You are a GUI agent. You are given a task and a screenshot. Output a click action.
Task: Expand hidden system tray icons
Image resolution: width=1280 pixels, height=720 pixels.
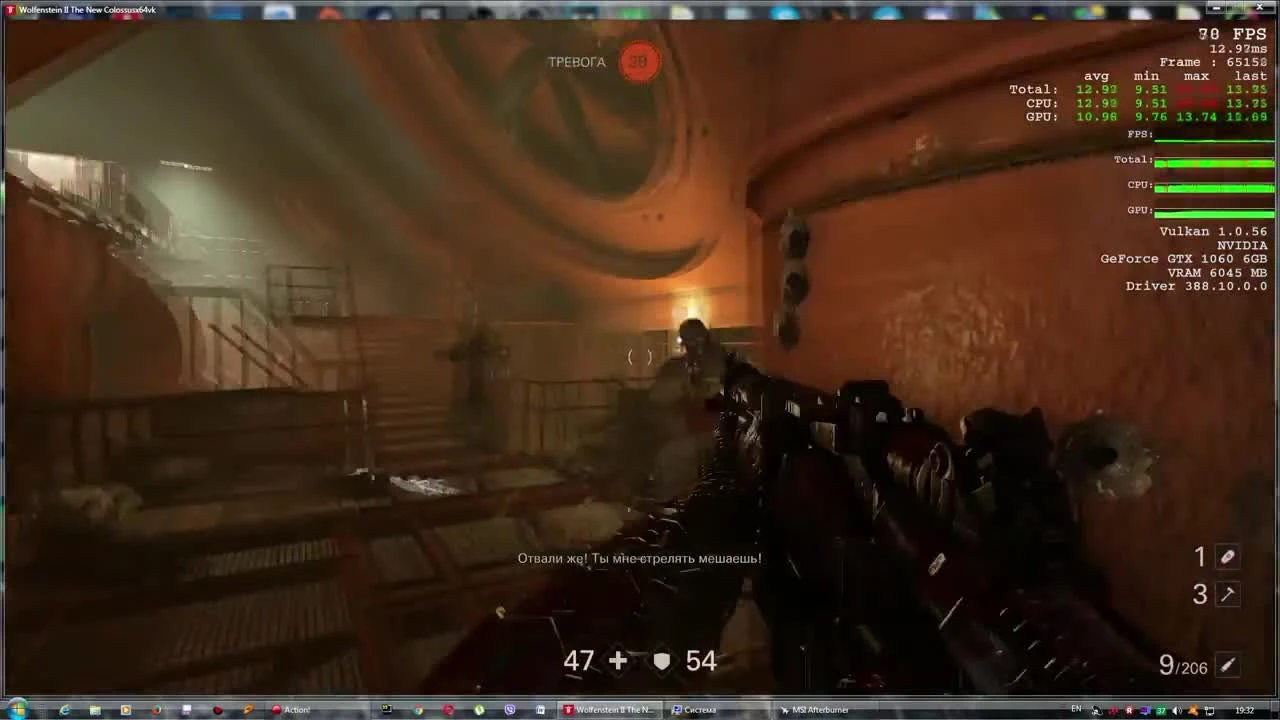point(1096,710)
